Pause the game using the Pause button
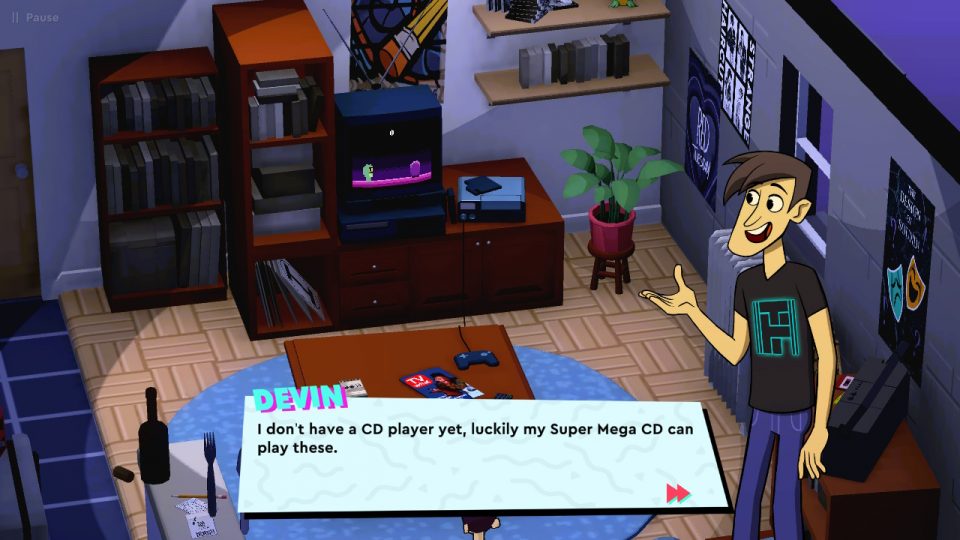The width and height of the screenshot is (960, 540). (x=34, y=17)
